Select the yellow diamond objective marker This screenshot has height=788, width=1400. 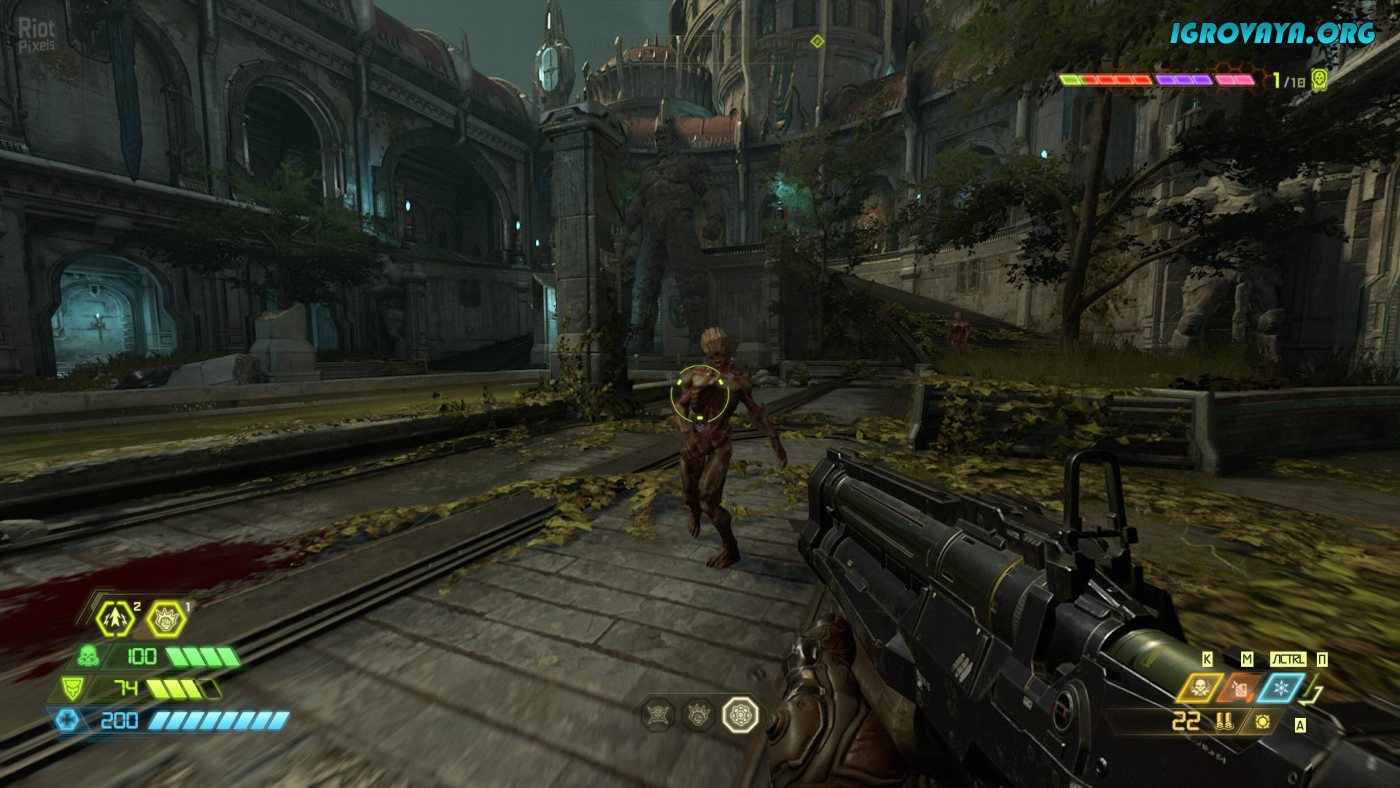point(817,41)
